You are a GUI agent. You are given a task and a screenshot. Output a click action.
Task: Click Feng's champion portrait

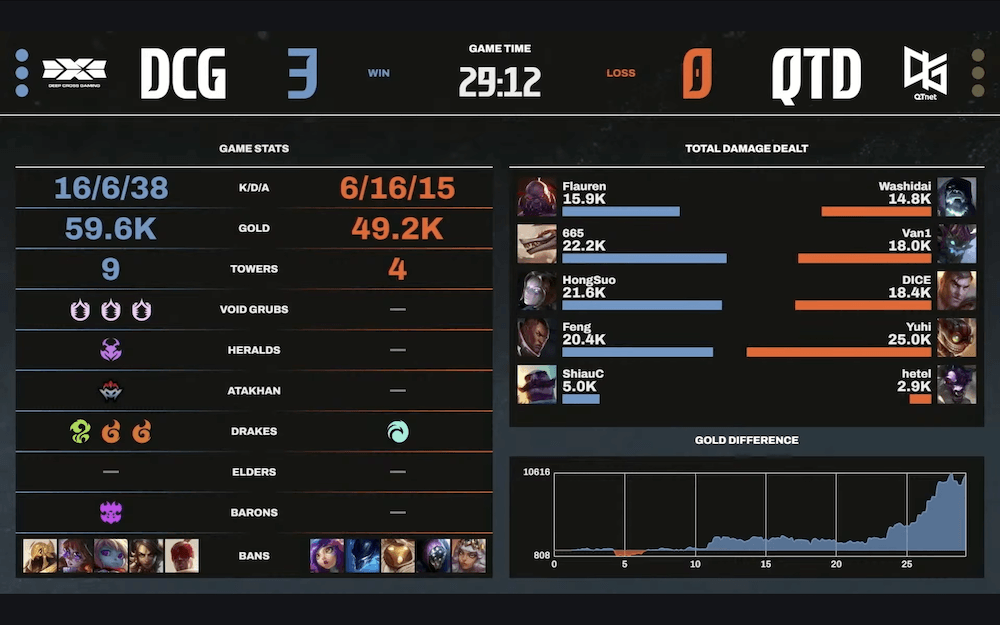[x=537, y=337]
